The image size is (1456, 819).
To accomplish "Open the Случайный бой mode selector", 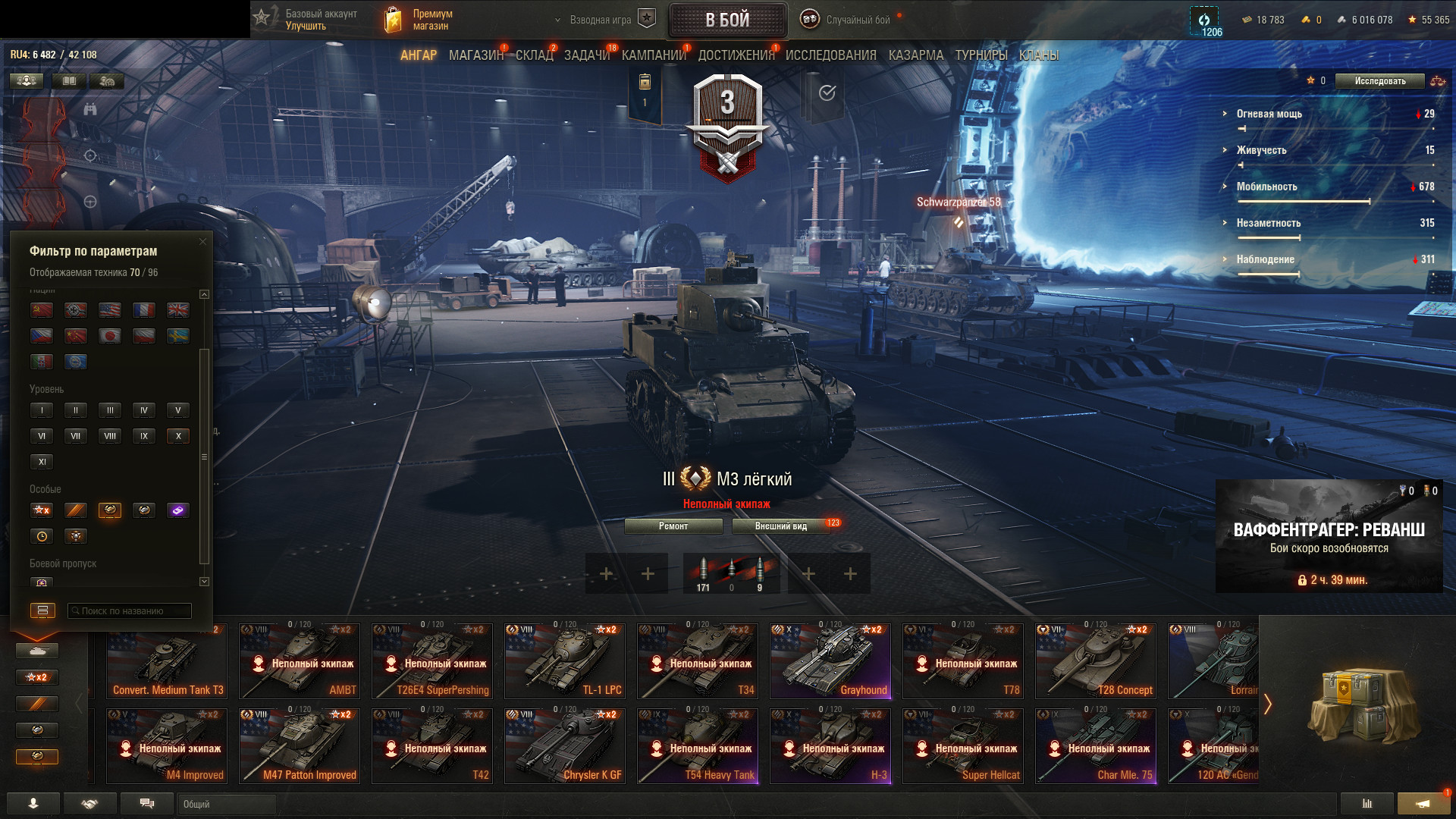I will [x=848, y=20].
